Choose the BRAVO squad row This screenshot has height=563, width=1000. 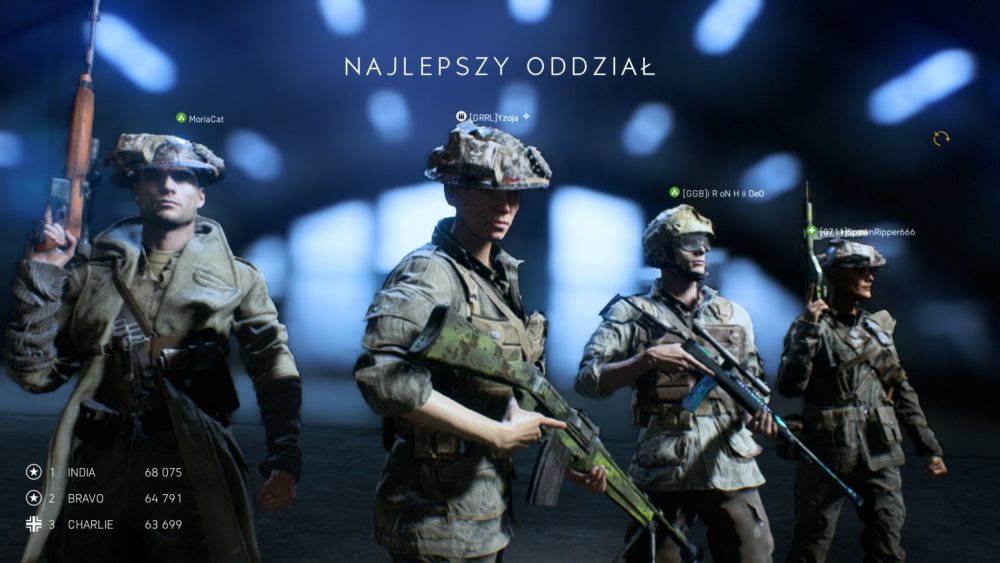(x=105, y=498)
